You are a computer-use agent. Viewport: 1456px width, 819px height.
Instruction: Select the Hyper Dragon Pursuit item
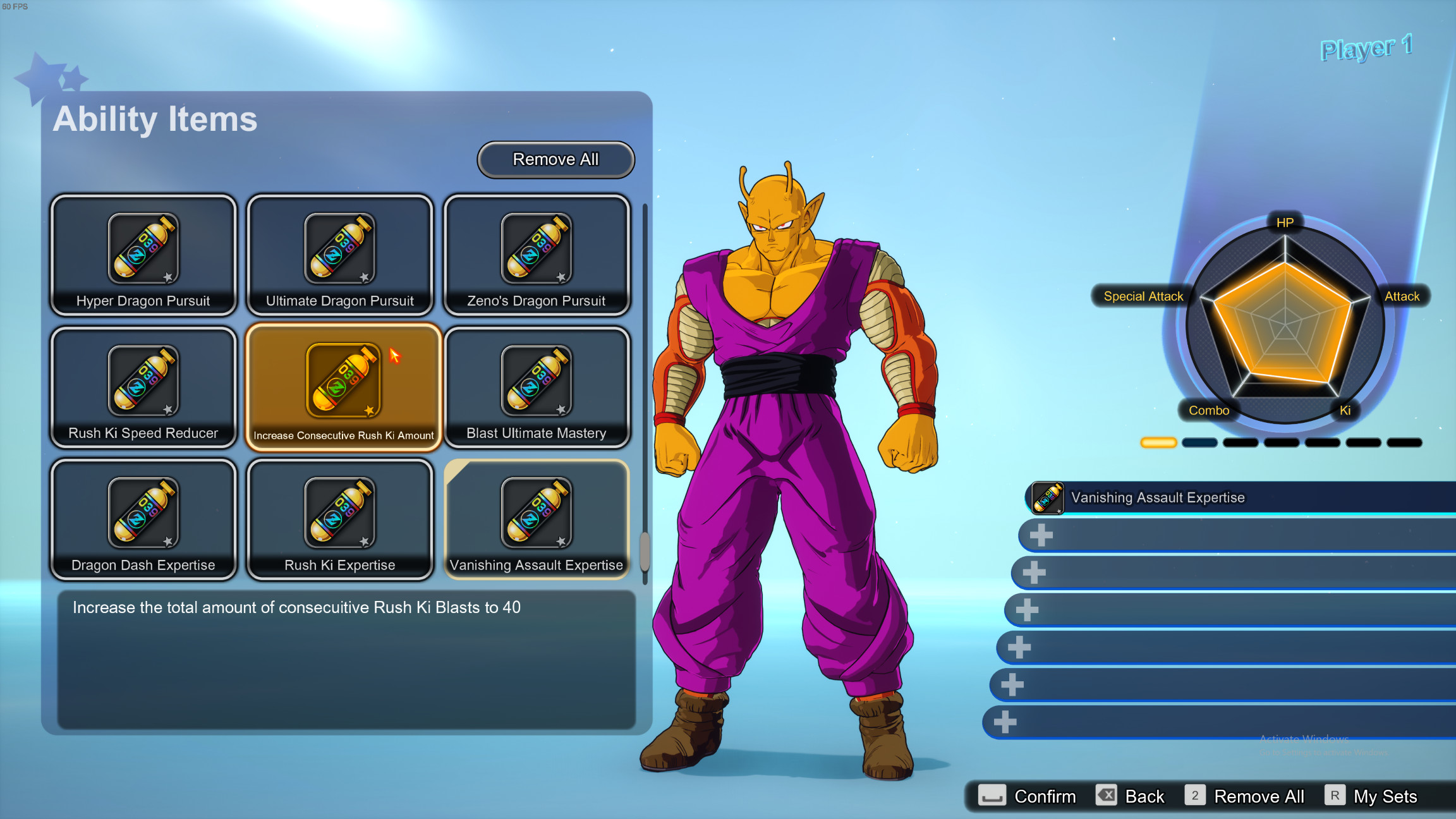[143, 255]
